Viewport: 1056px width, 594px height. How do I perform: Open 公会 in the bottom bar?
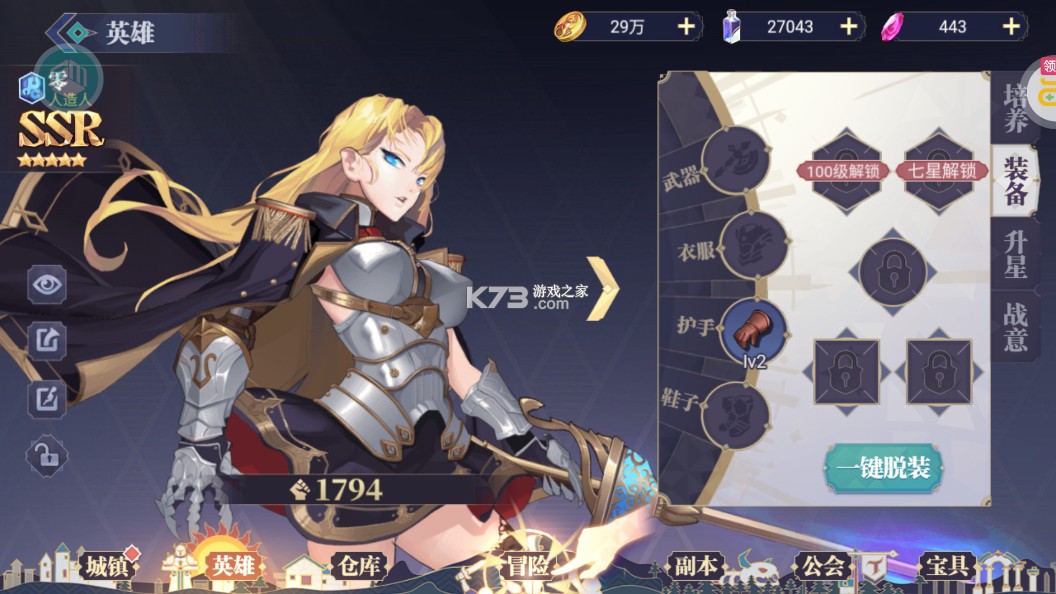pos(822,566)
